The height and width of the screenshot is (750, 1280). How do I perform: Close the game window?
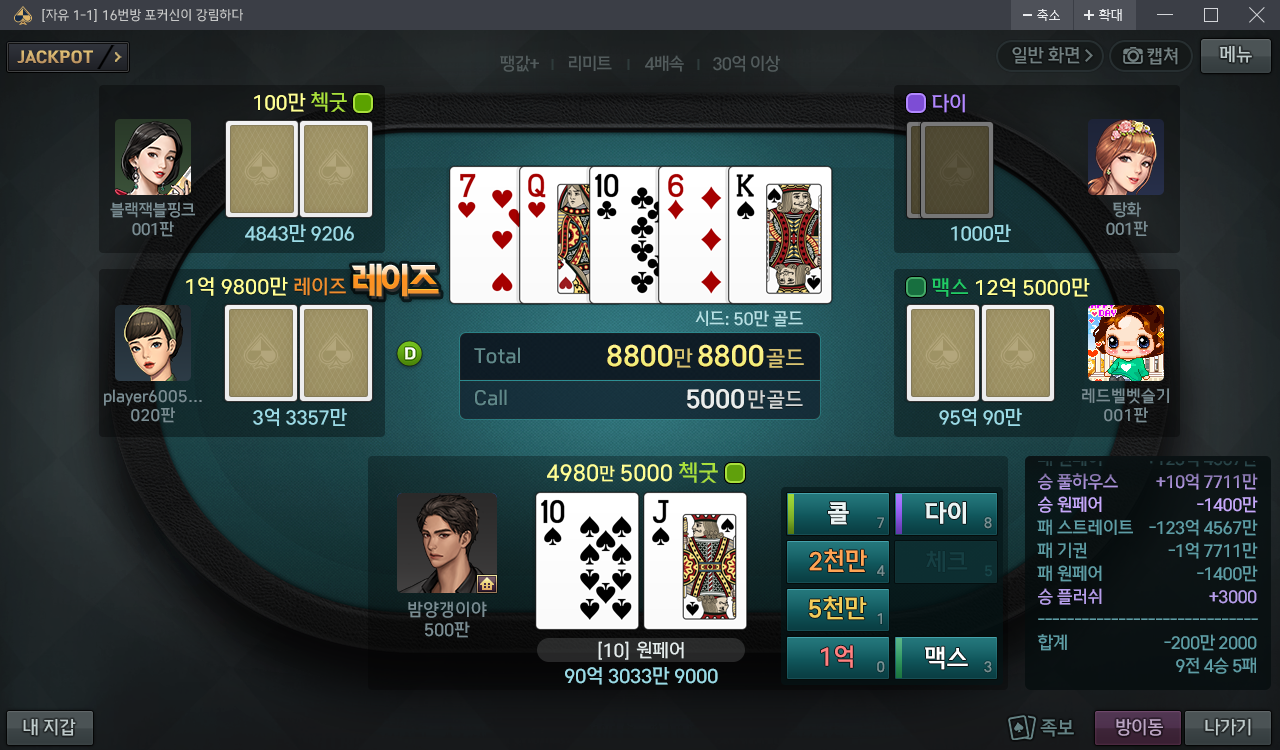1257,15
